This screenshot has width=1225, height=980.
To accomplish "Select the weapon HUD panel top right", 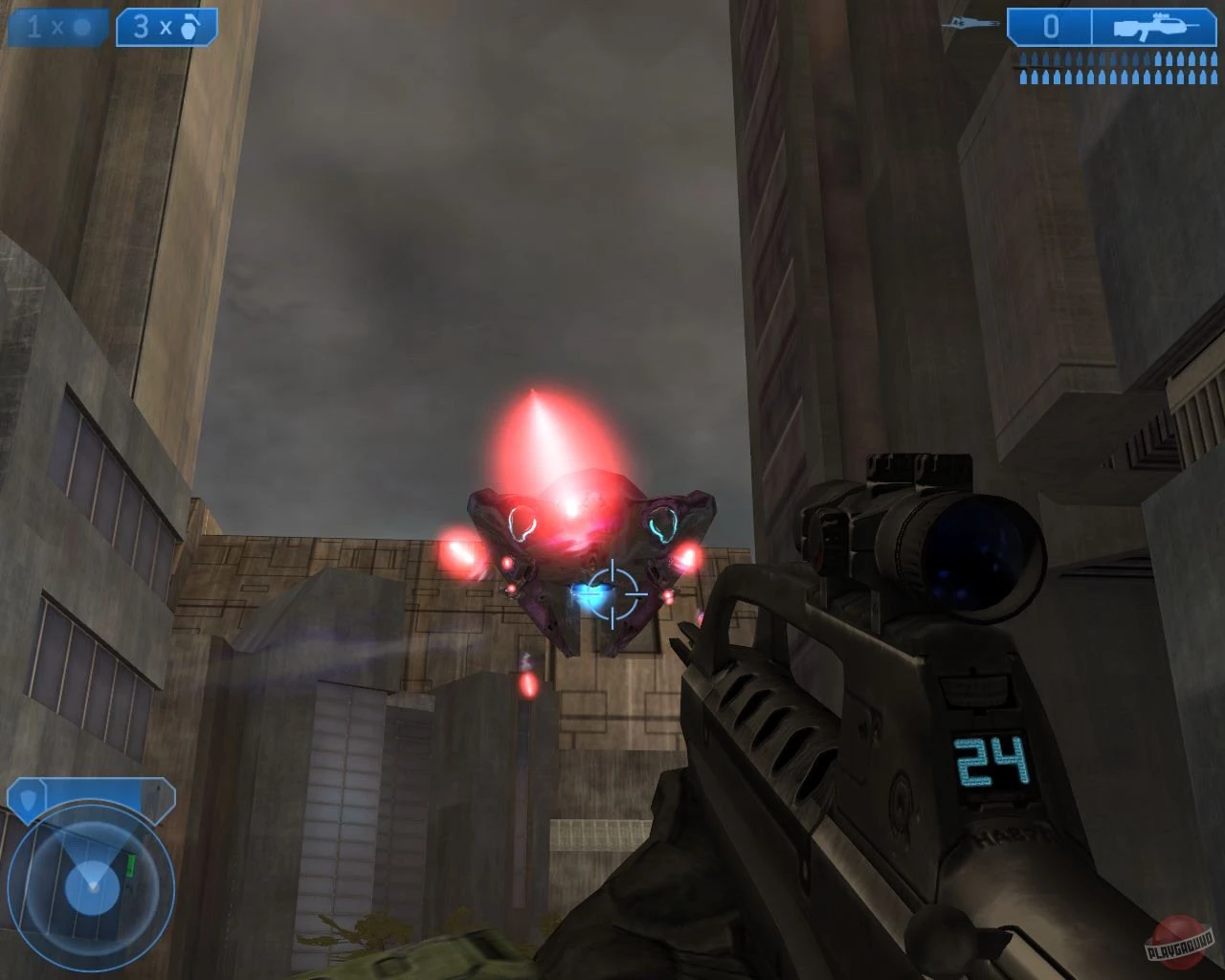I will pos(1101,26).
